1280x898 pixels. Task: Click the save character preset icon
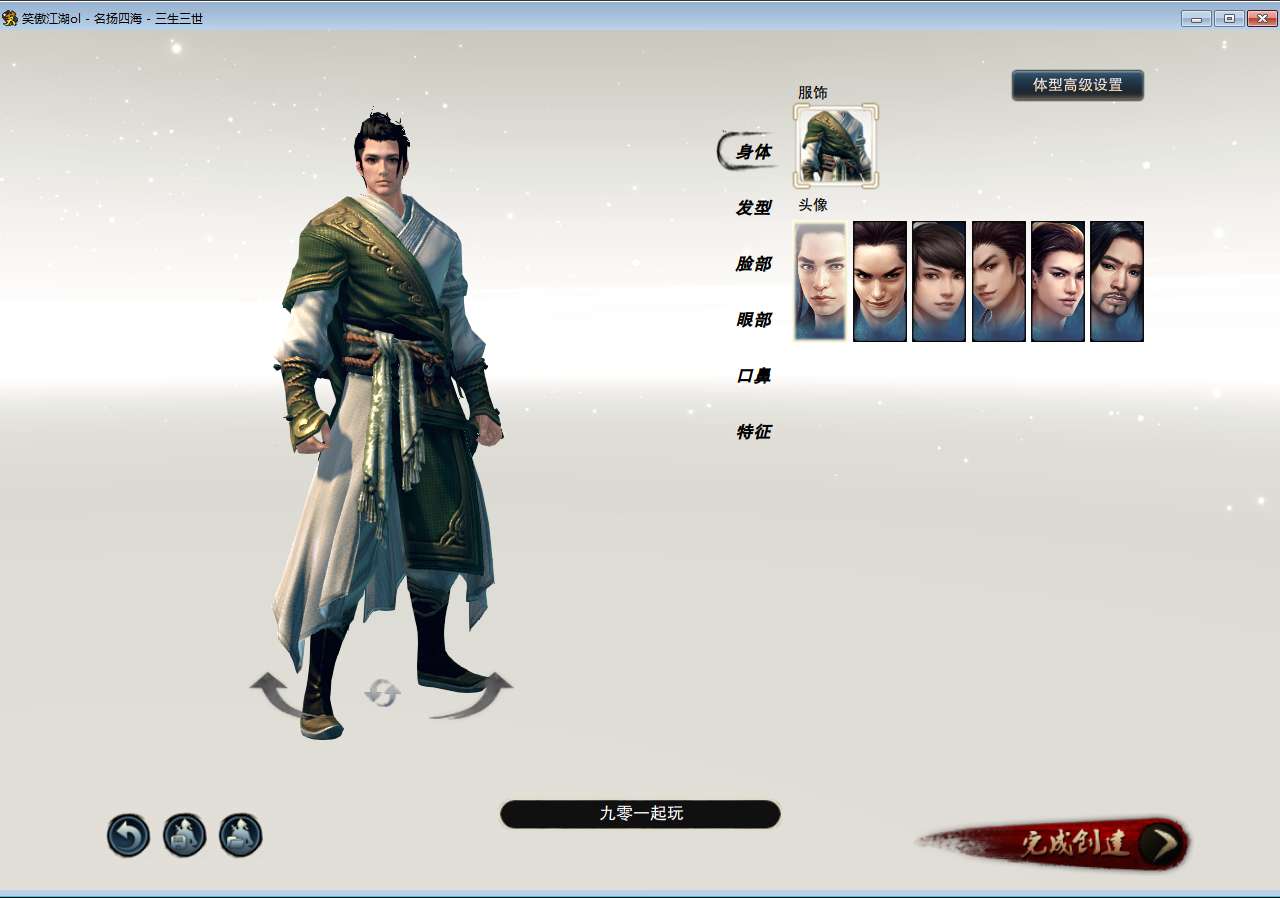click(182, 834)
